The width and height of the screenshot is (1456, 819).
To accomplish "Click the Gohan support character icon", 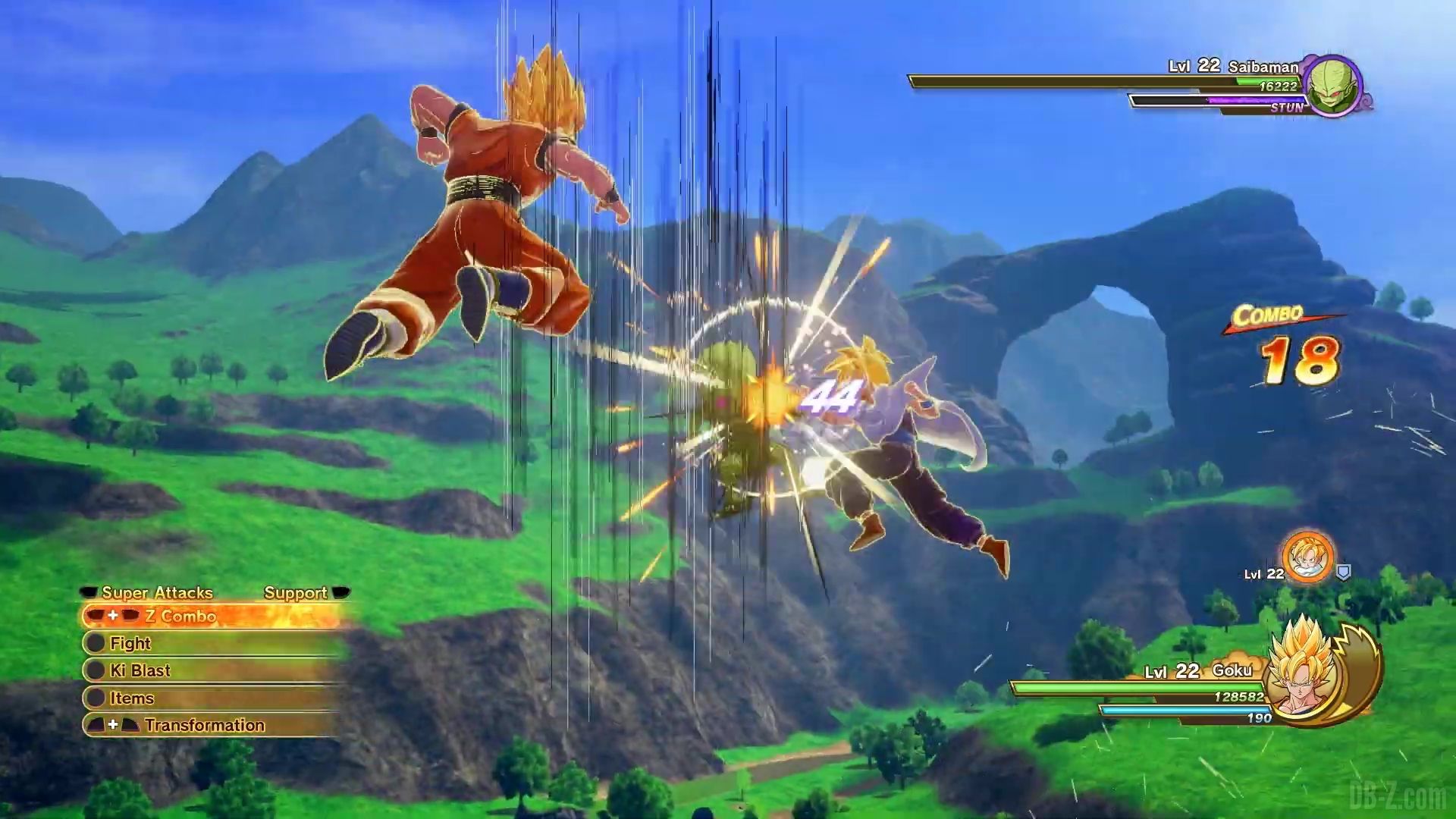I will pos(1308,557).
